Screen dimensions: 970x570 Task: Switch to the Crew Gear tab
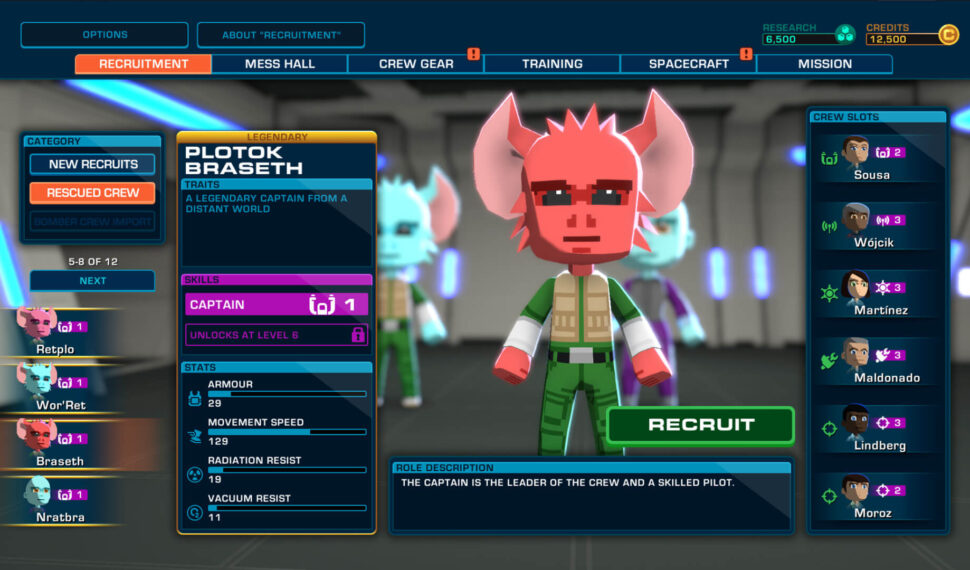point(416,64)
